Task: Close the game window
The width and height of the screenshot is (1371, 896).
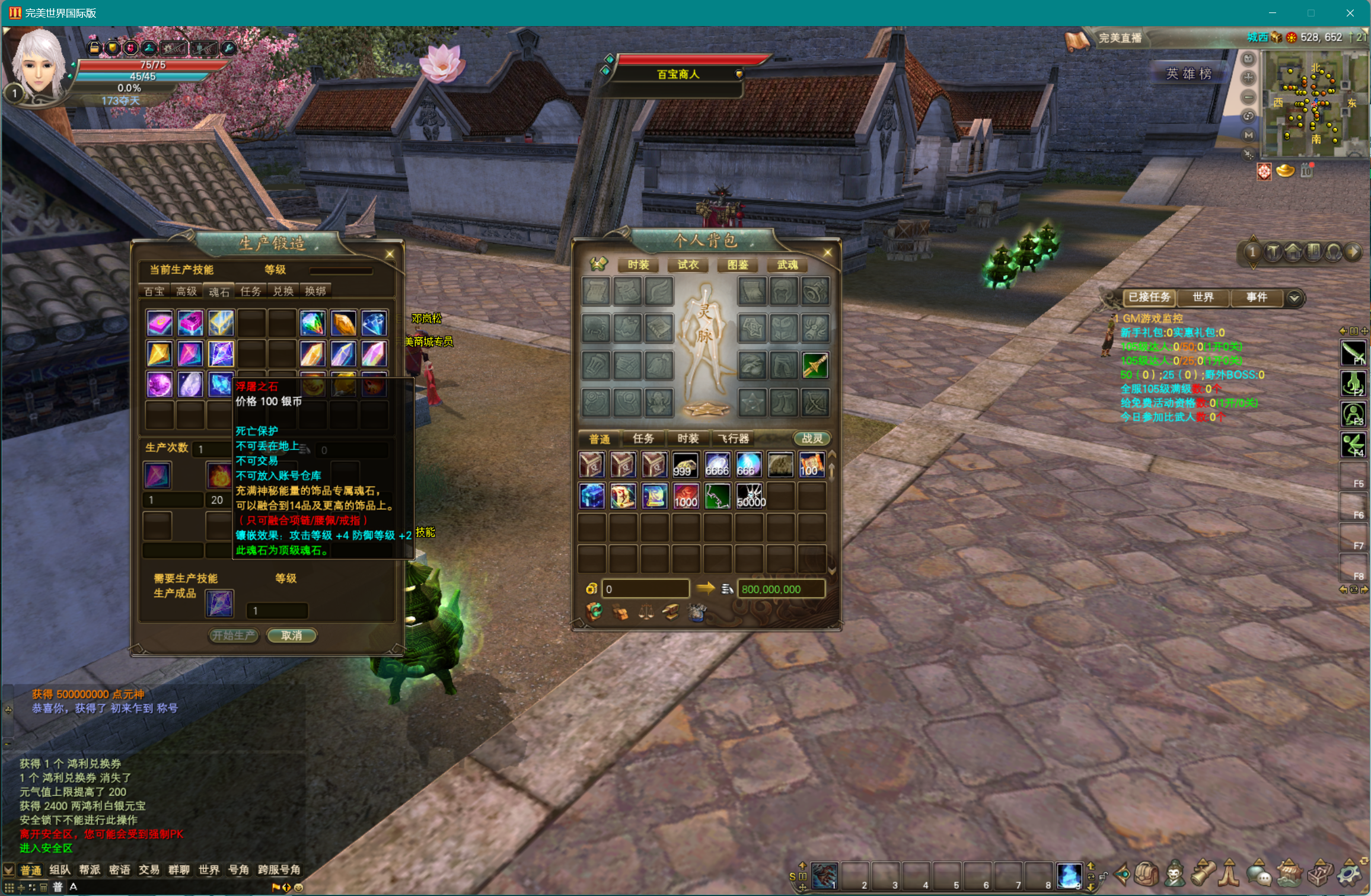Action: click(x=1350, y=12)
